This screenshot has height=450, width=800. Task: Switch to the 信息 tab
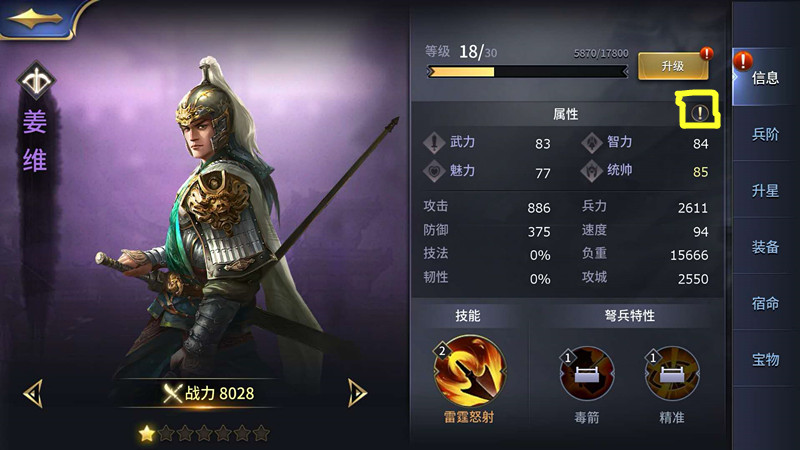click(x=765, y=78)
